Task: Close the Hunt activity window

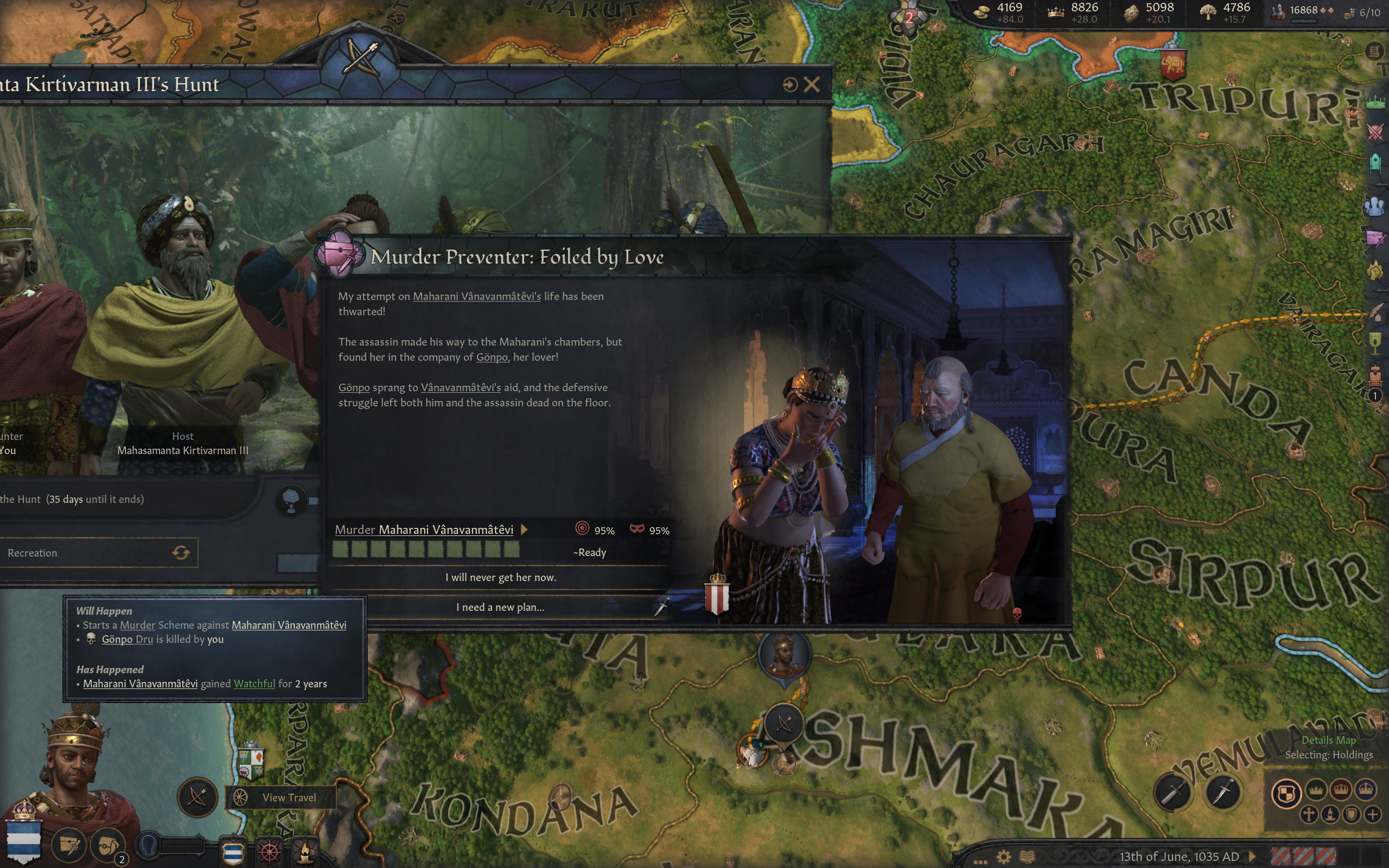Action: pos(812,85)
